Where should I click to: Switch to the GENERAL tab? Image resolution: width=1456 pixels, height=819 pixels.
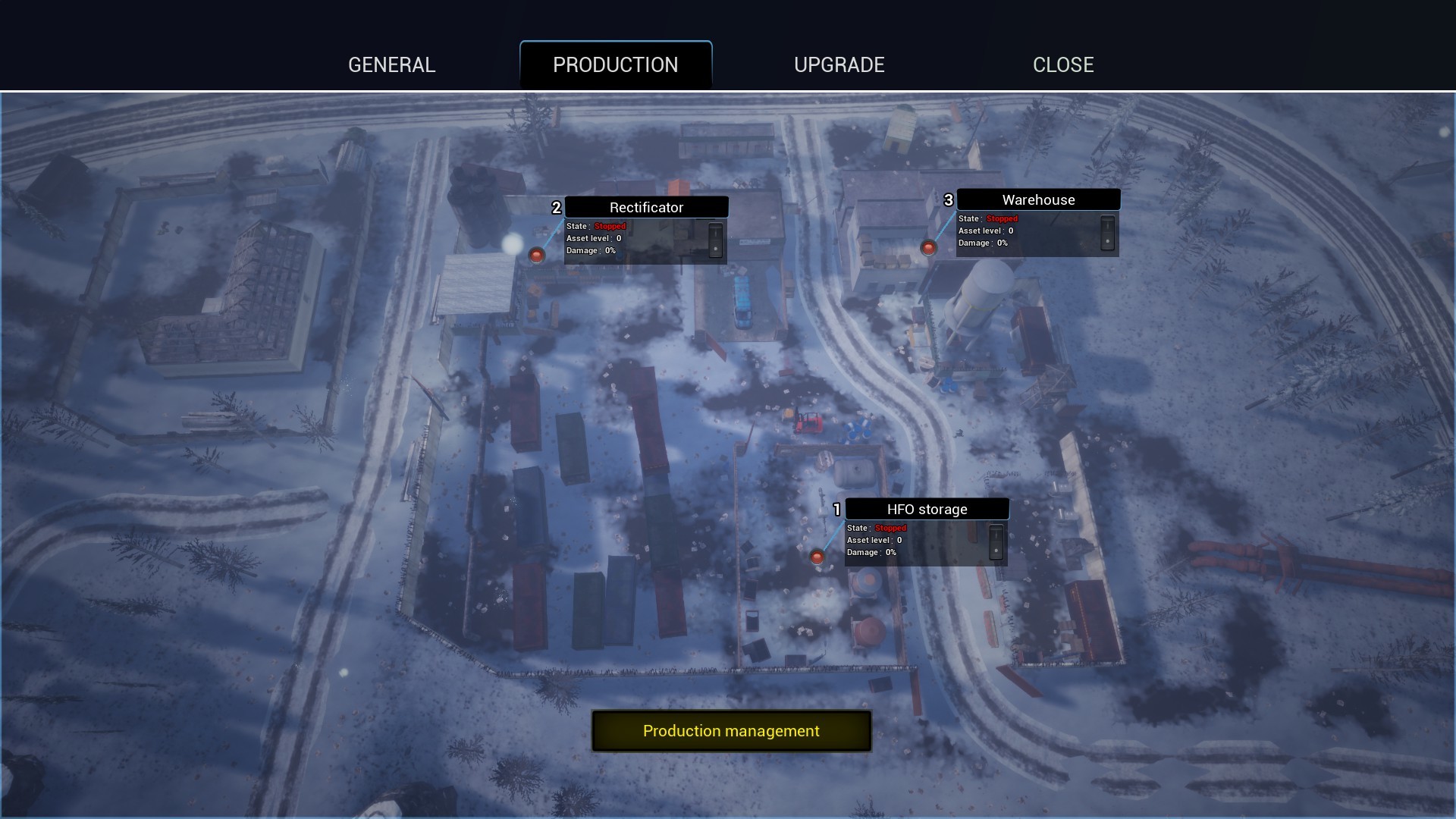391,64
